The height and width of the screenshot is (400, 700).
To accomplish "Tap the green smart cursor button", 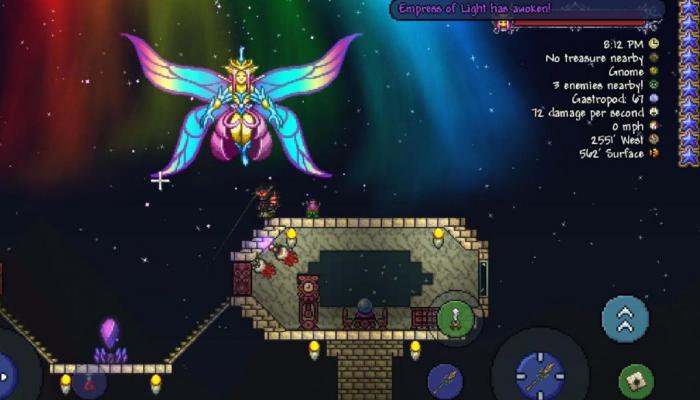I will (635, 381).
